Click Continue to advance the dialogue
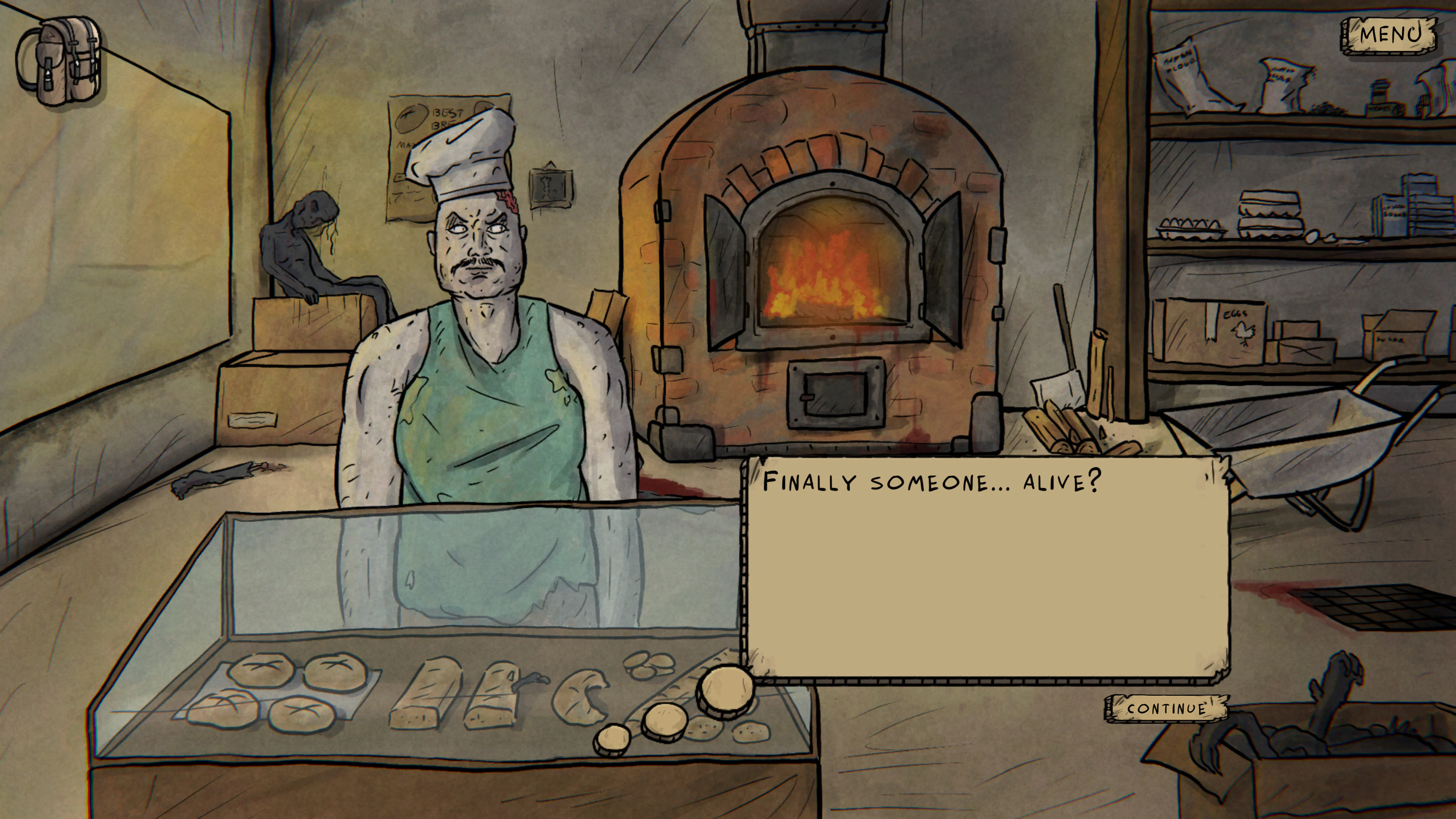Screen dimensions: 1456x819 1166,708
